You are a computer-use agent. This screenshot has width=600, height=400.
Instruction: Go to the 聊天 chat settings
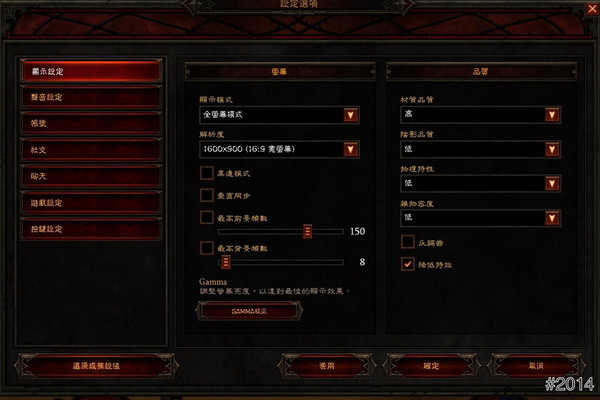point(90,176)
